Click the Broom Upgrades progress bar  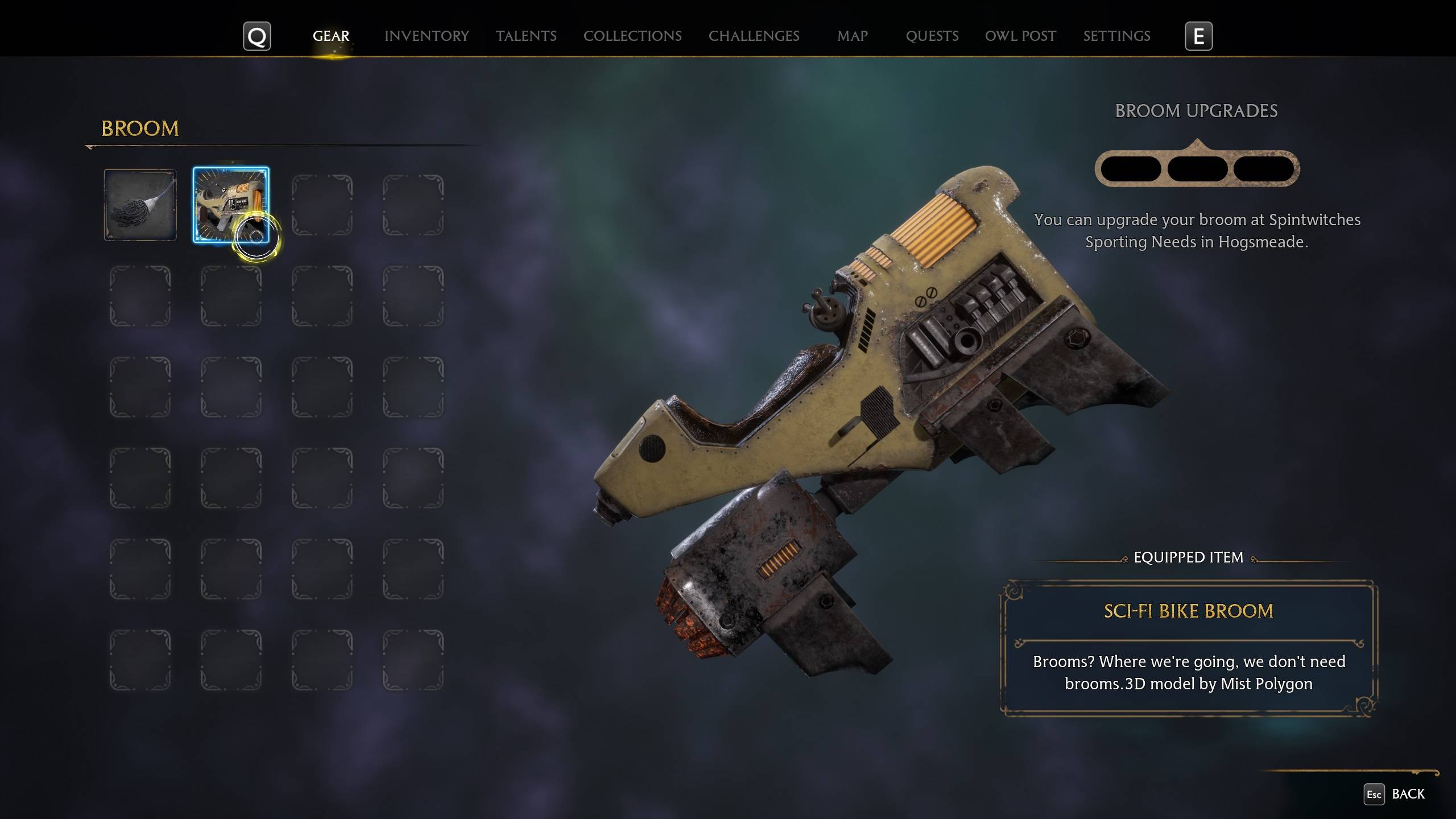(x=1197, y=168)
